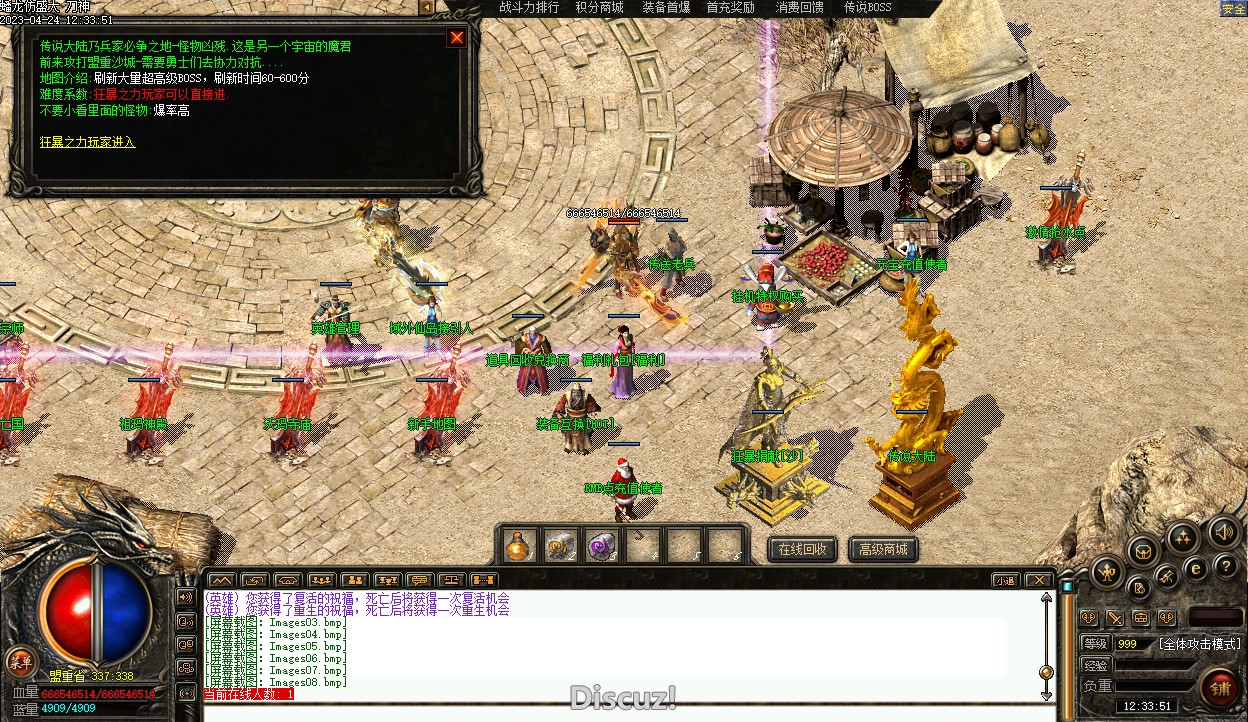Open the 高级商城 shop
Screen dimensions: 1248x722
coord(883,549)
